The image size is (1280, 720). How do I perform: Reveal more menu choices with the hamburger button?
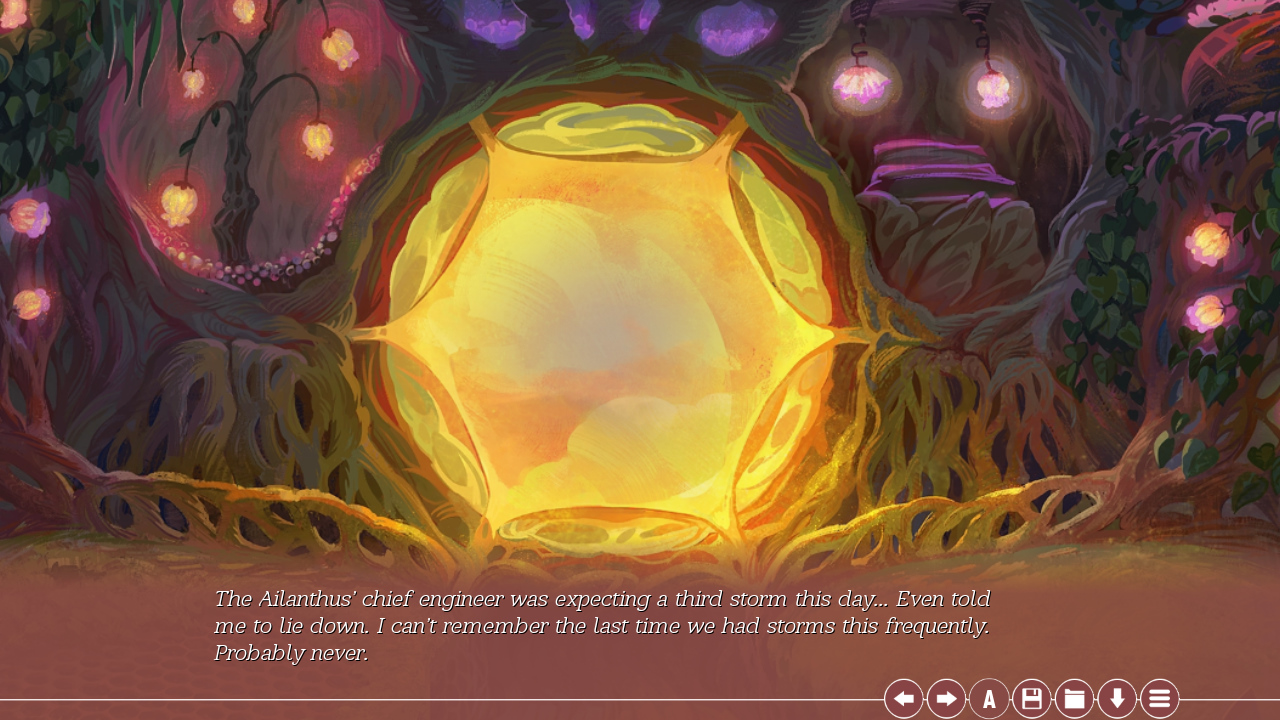(1159, 697)
